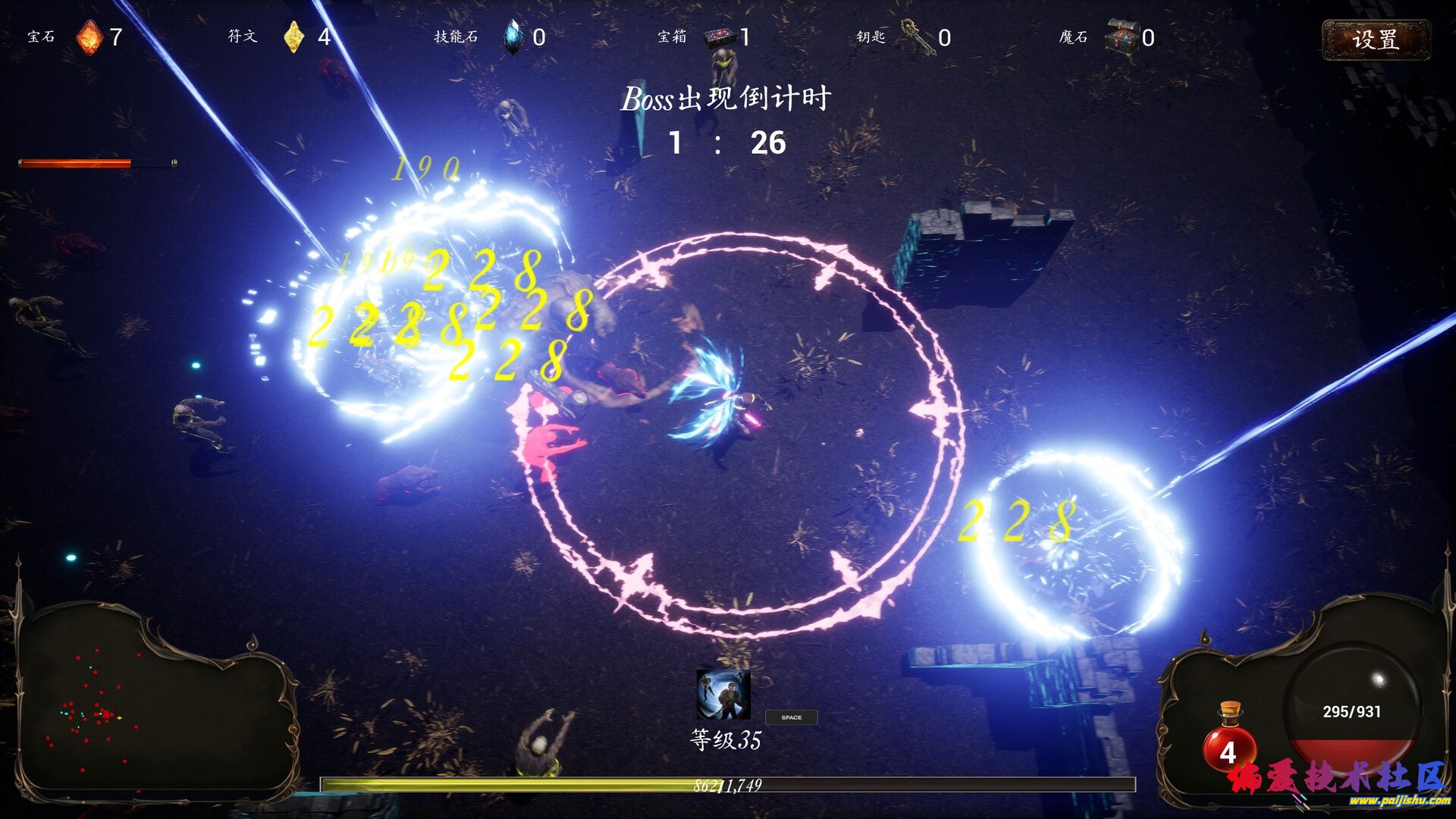Select the 钥匙 key icon
Screen dimensions: 1456x819
918,37
